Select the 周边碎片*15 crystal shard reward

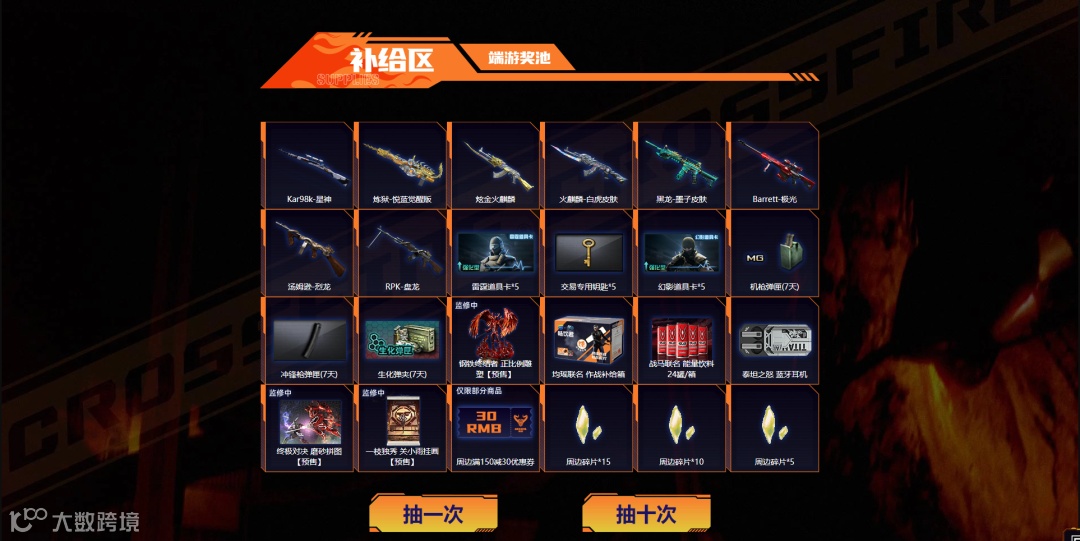[587, 428]
